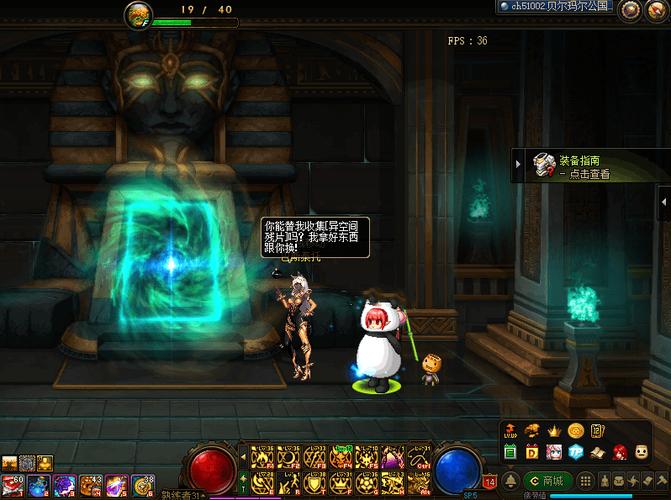
Task: Click the compass icon in top-right corner
Action: click(657, 10)
